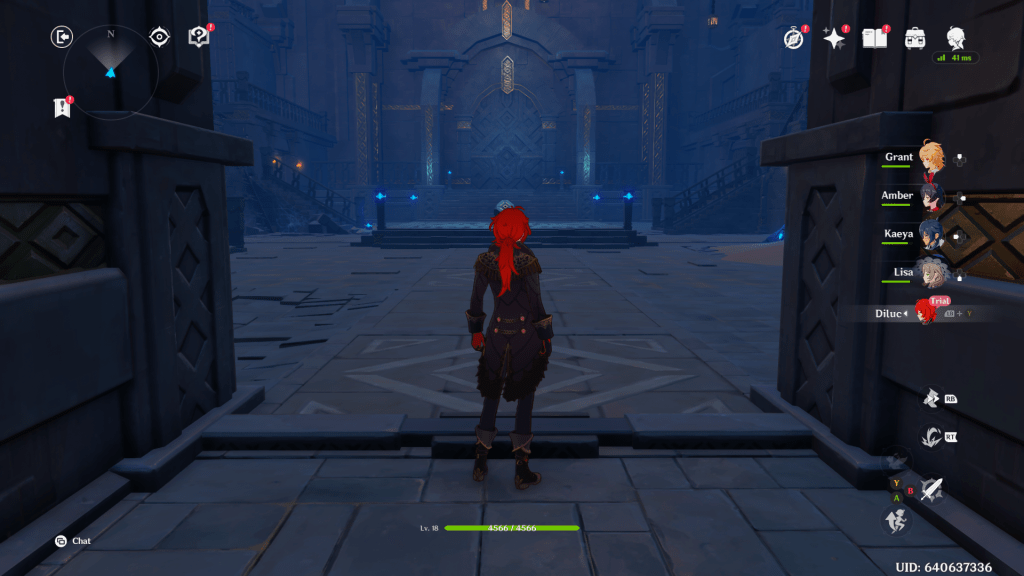Switch to party member Amber
1024x576 pixels.
pos(931,197)
